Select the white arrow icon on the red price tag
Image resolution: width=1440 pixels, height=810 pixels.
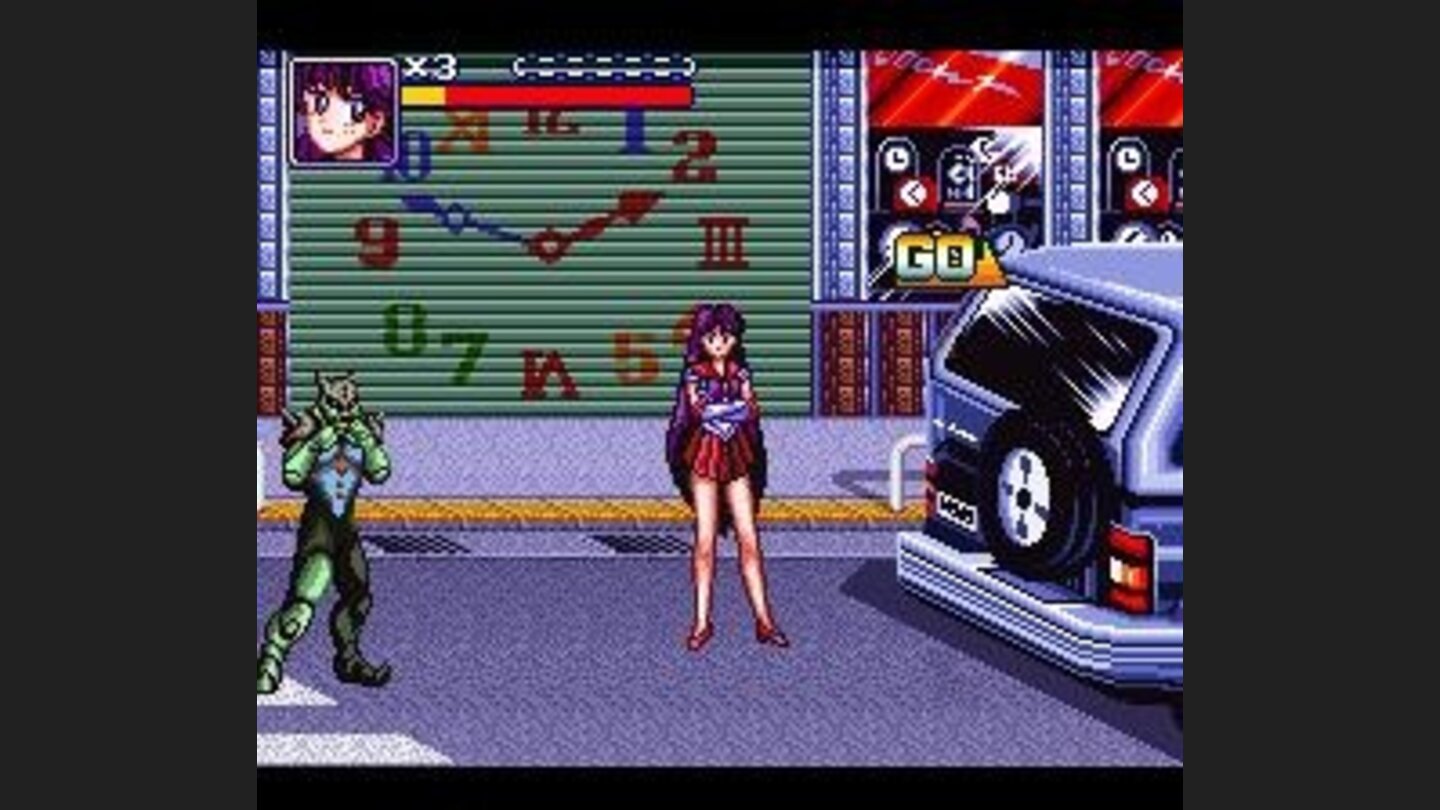(x=912, y=192)
